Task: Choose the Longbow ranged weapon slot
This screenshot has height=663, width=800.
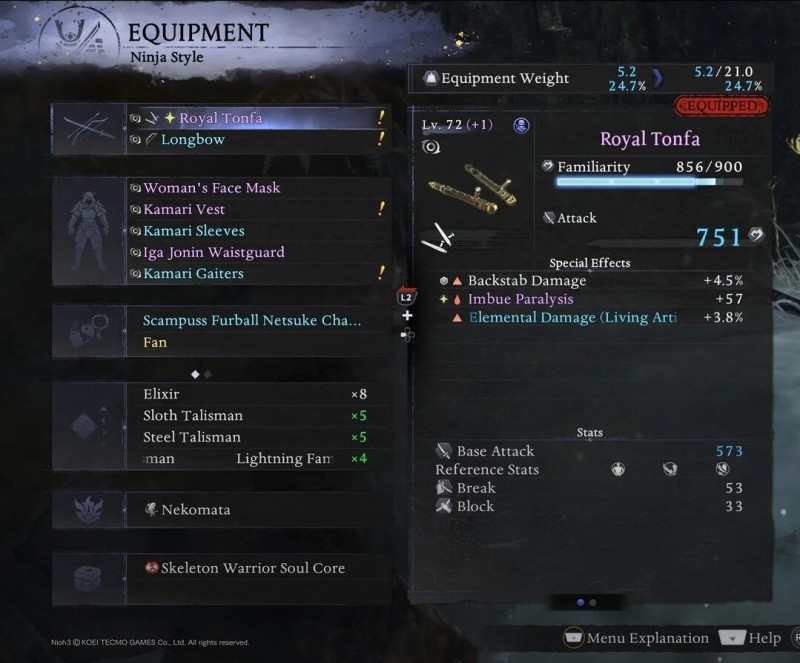Action: pos(193,140)
